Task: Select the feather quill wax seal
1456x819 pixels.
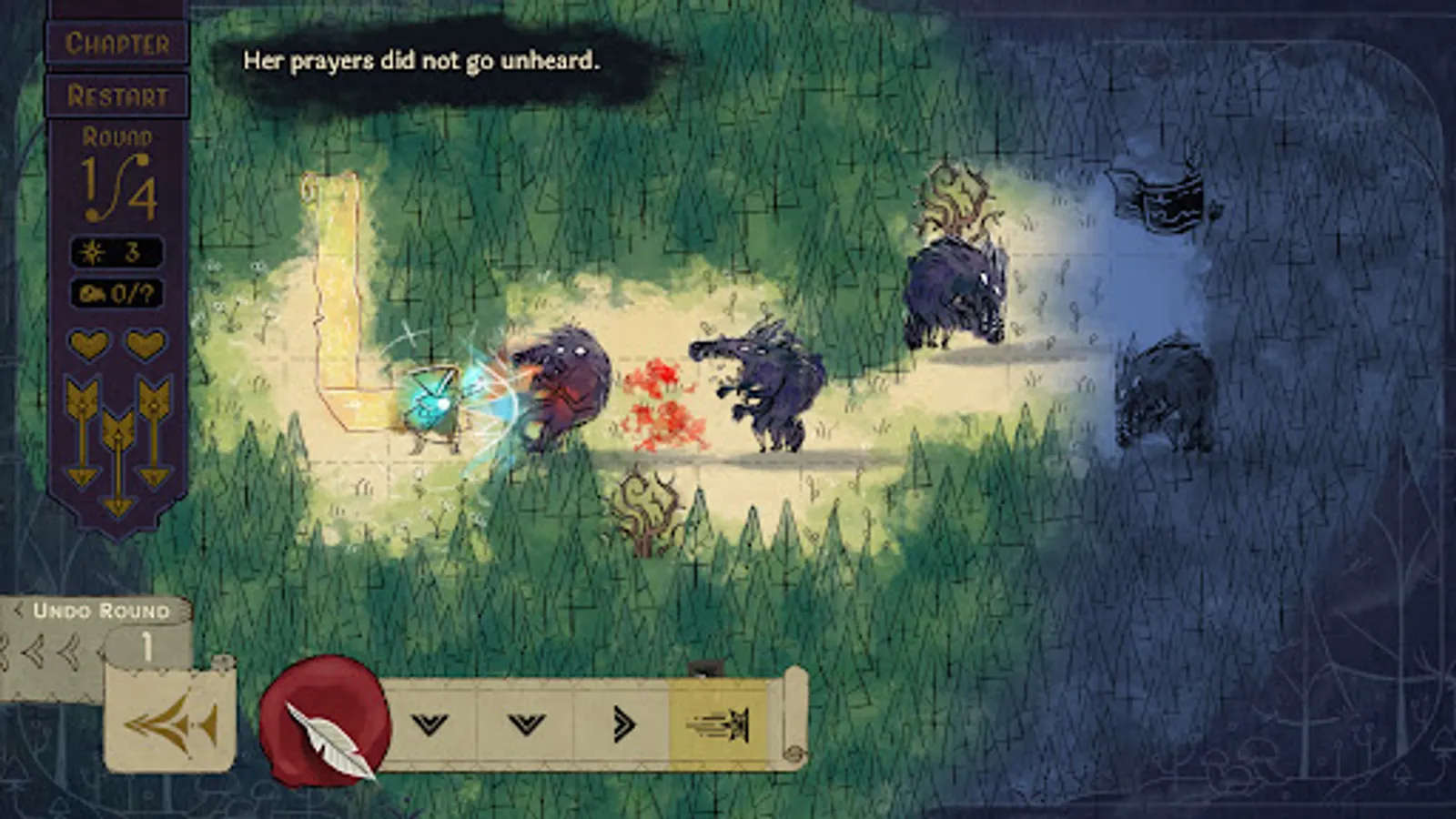Action: 326,722
